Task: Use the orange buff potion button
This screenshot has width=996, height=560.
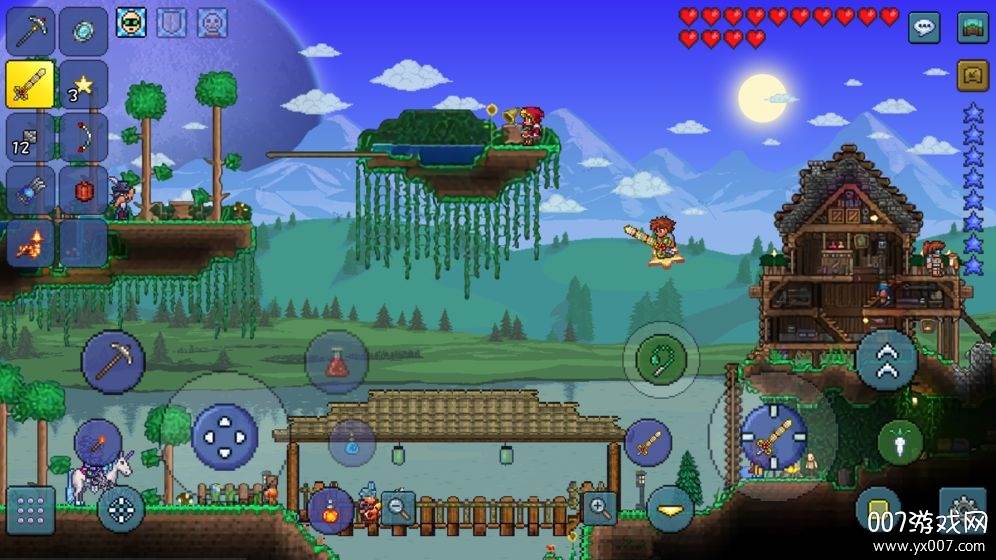Action: 330,510
